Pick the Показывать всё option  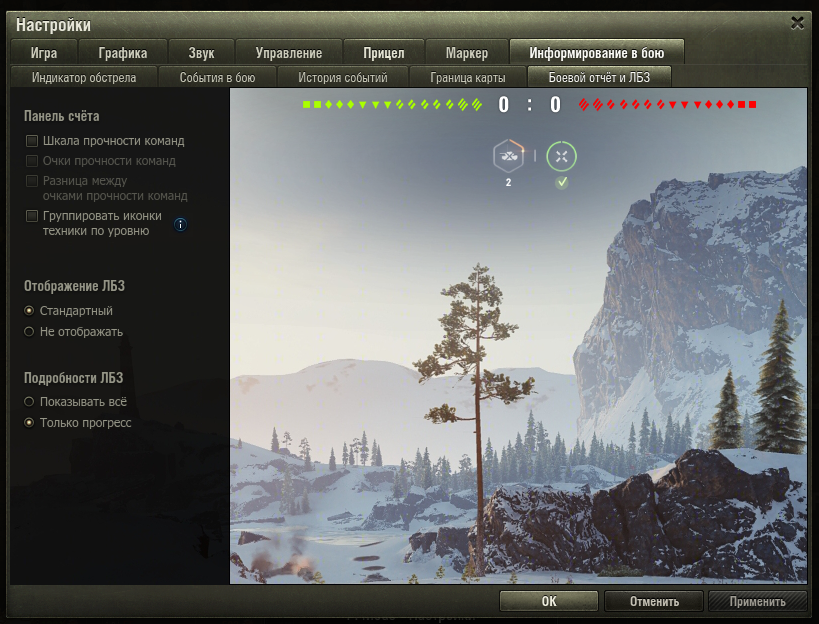pos(30,402)
